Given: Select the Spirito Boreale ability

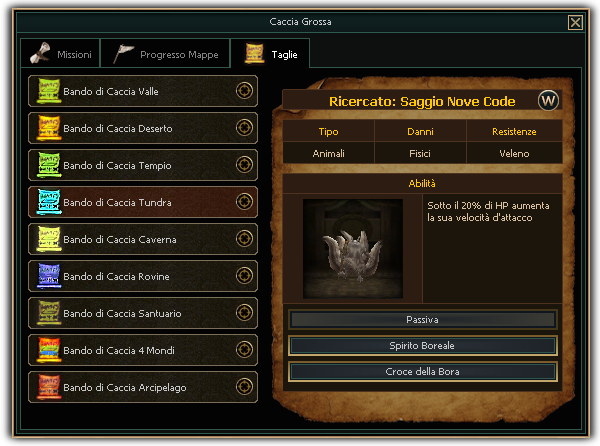Looking at the screenshot, I should pyautogui.click(x=422, y=346).
